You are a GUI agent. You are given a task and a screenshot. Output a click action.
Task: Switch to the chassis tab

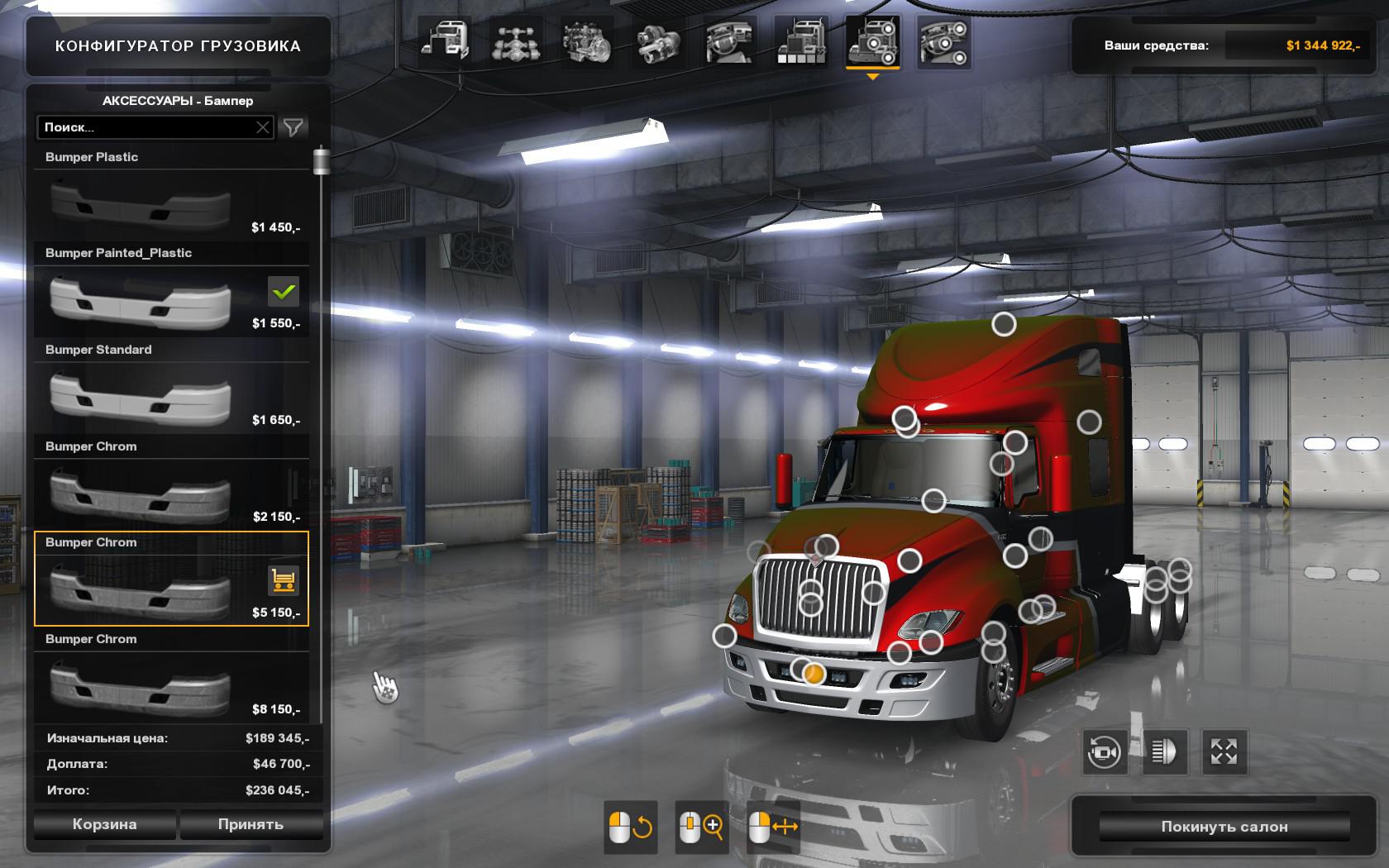(x=515, y=42)
